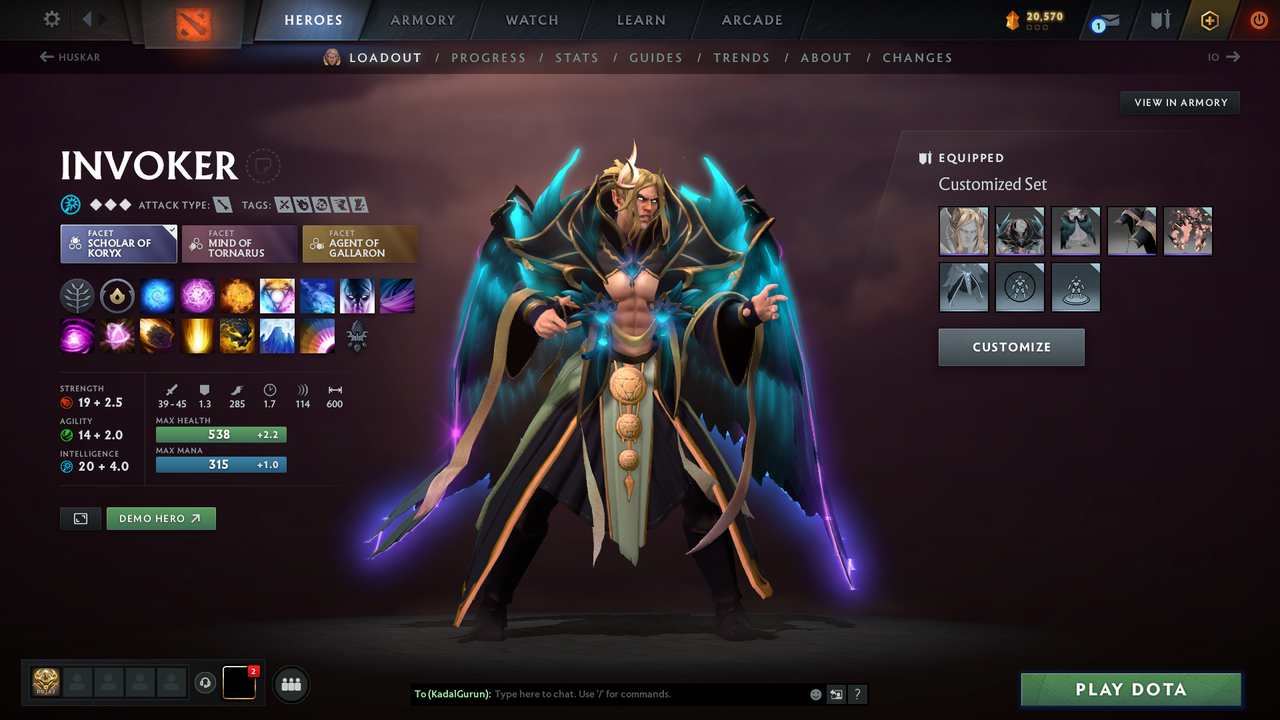This screenshot has height=720, width=1280.
Task: Select the Scholar of Koryx facet
Action: pos(118,243)
